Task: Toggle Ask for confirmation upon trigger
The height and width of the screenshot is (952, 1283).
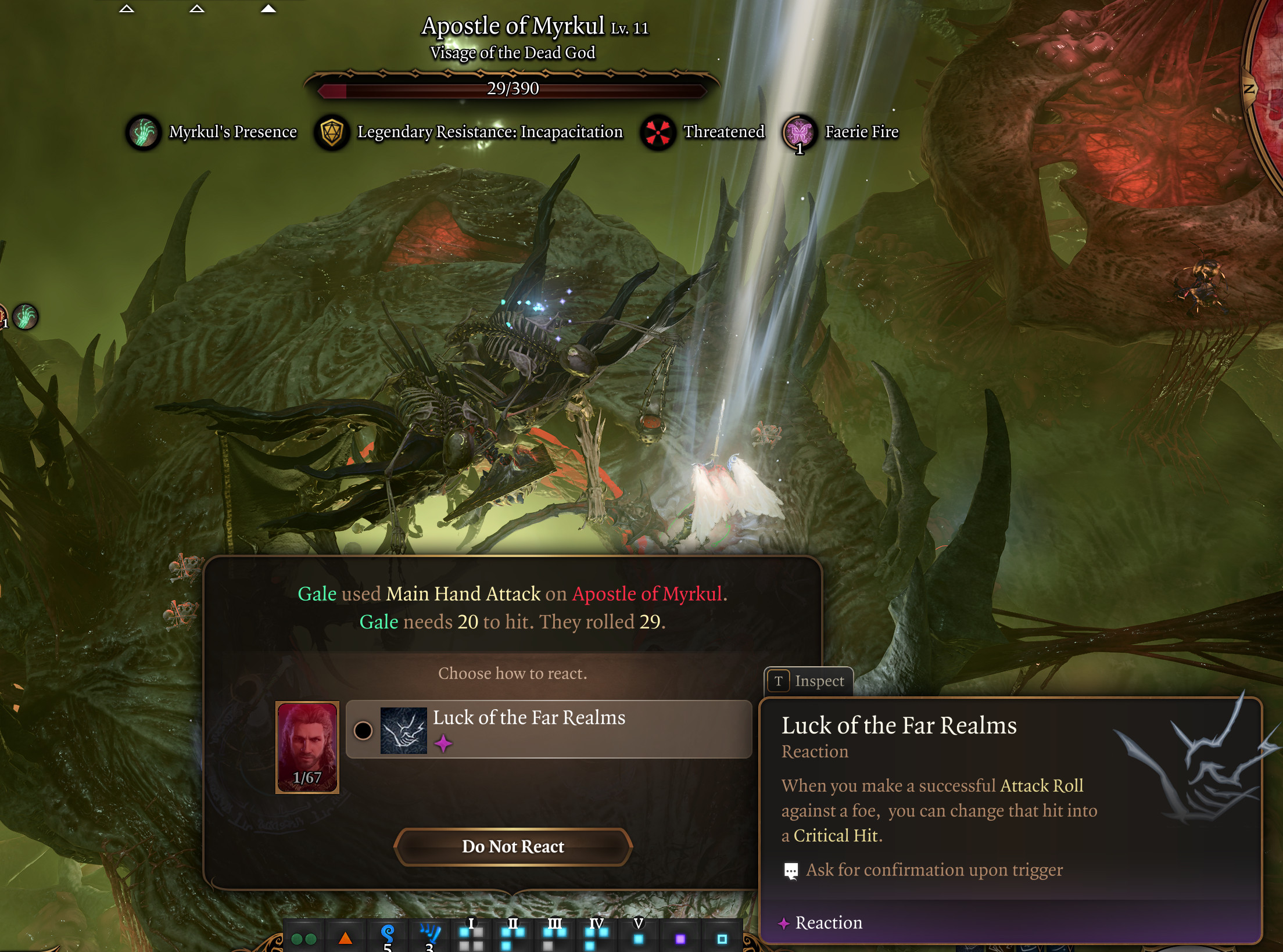Action: [791, 870]
